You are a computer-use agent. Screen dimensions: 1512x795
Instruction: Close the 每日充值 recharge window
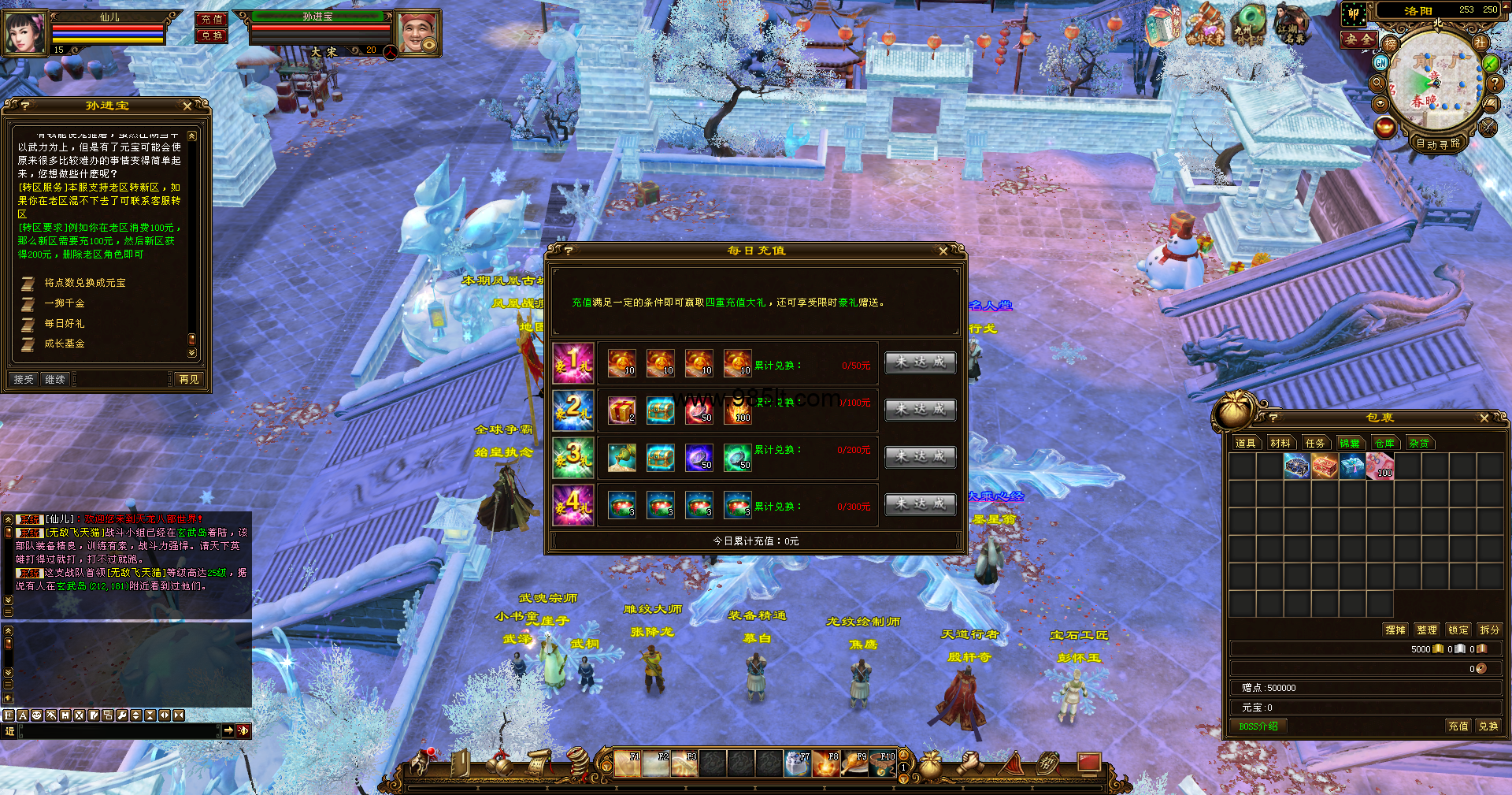943,251
